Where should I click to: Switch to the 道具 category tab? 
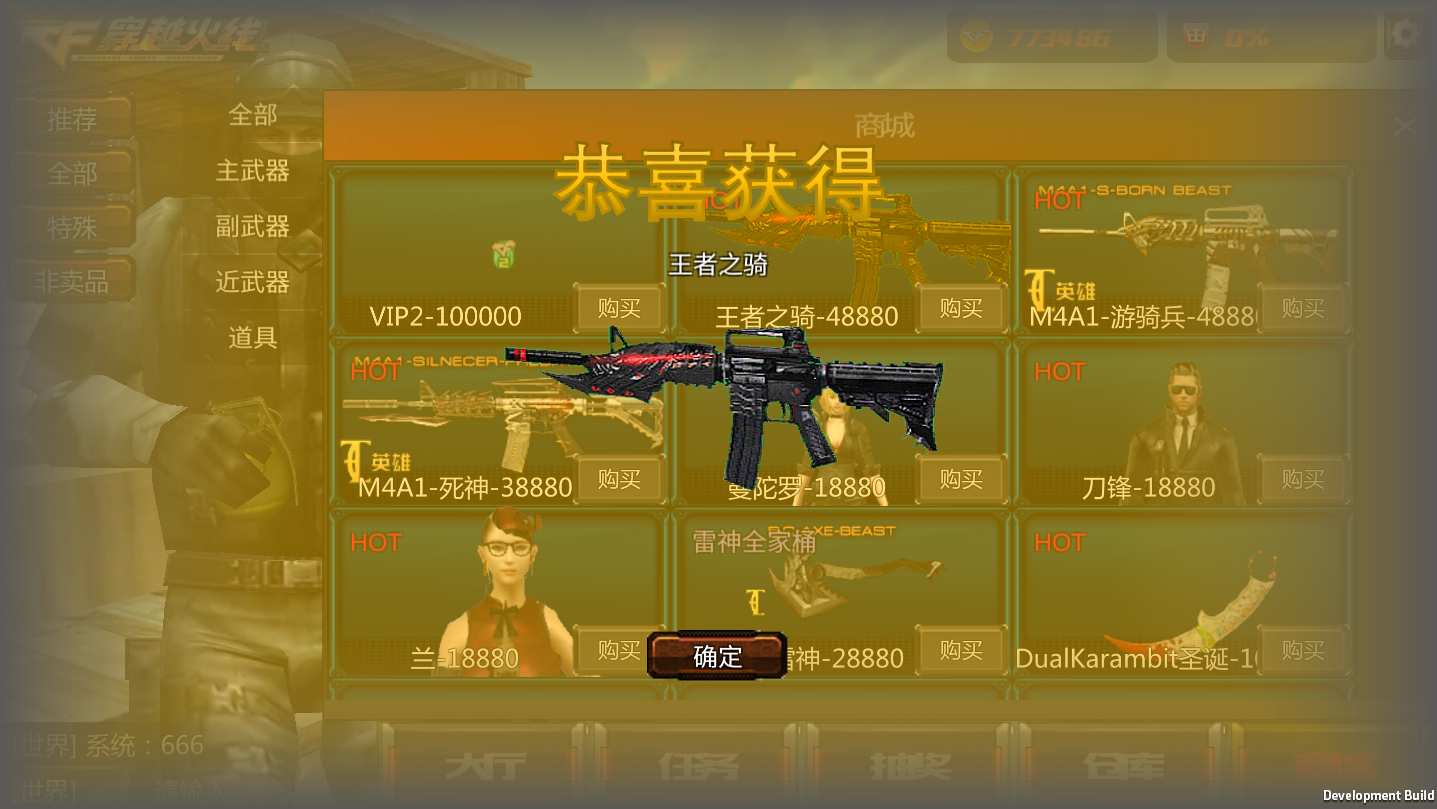coord(254,338)
